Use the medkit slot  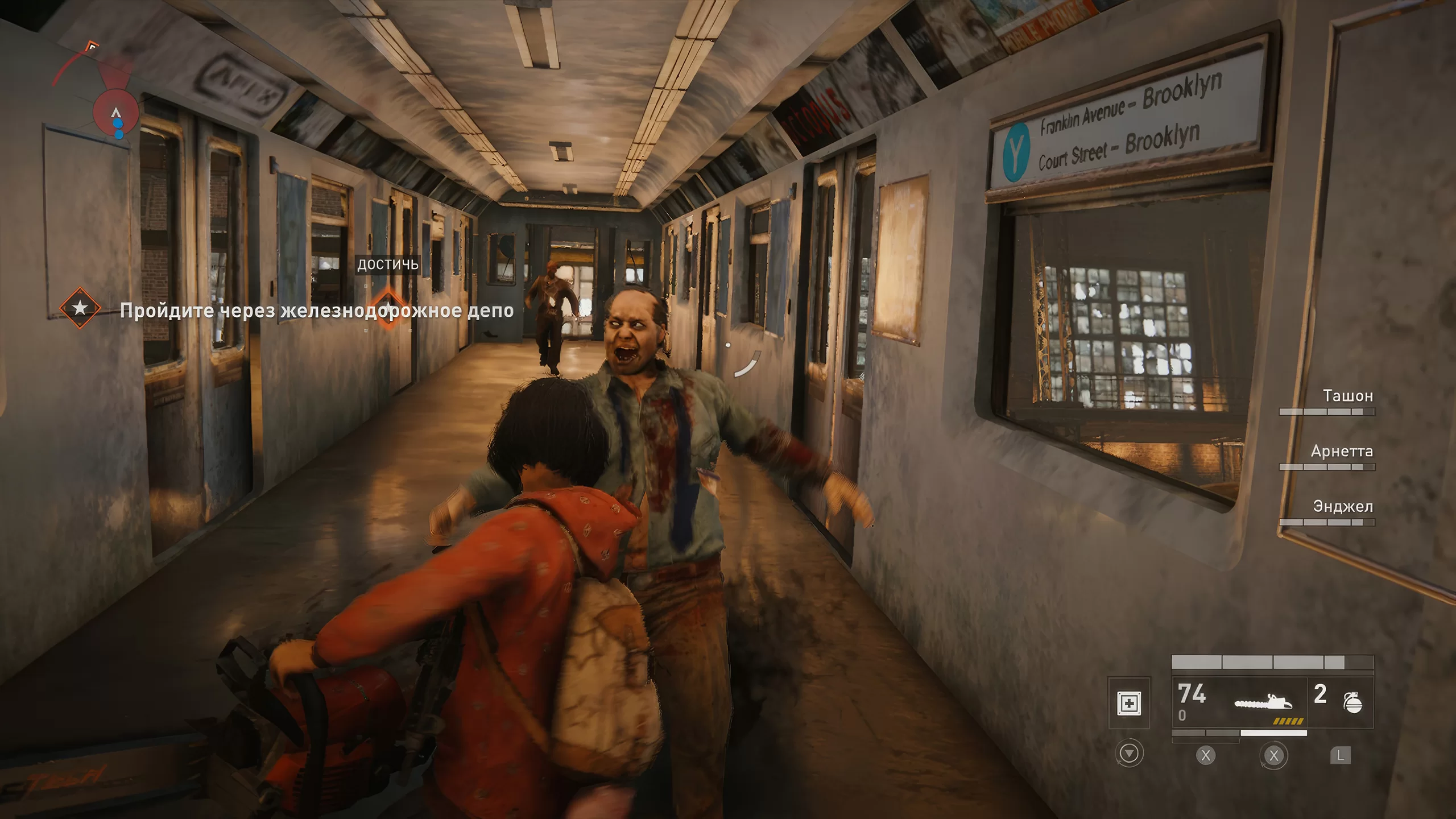click(x=1129, y=704)
